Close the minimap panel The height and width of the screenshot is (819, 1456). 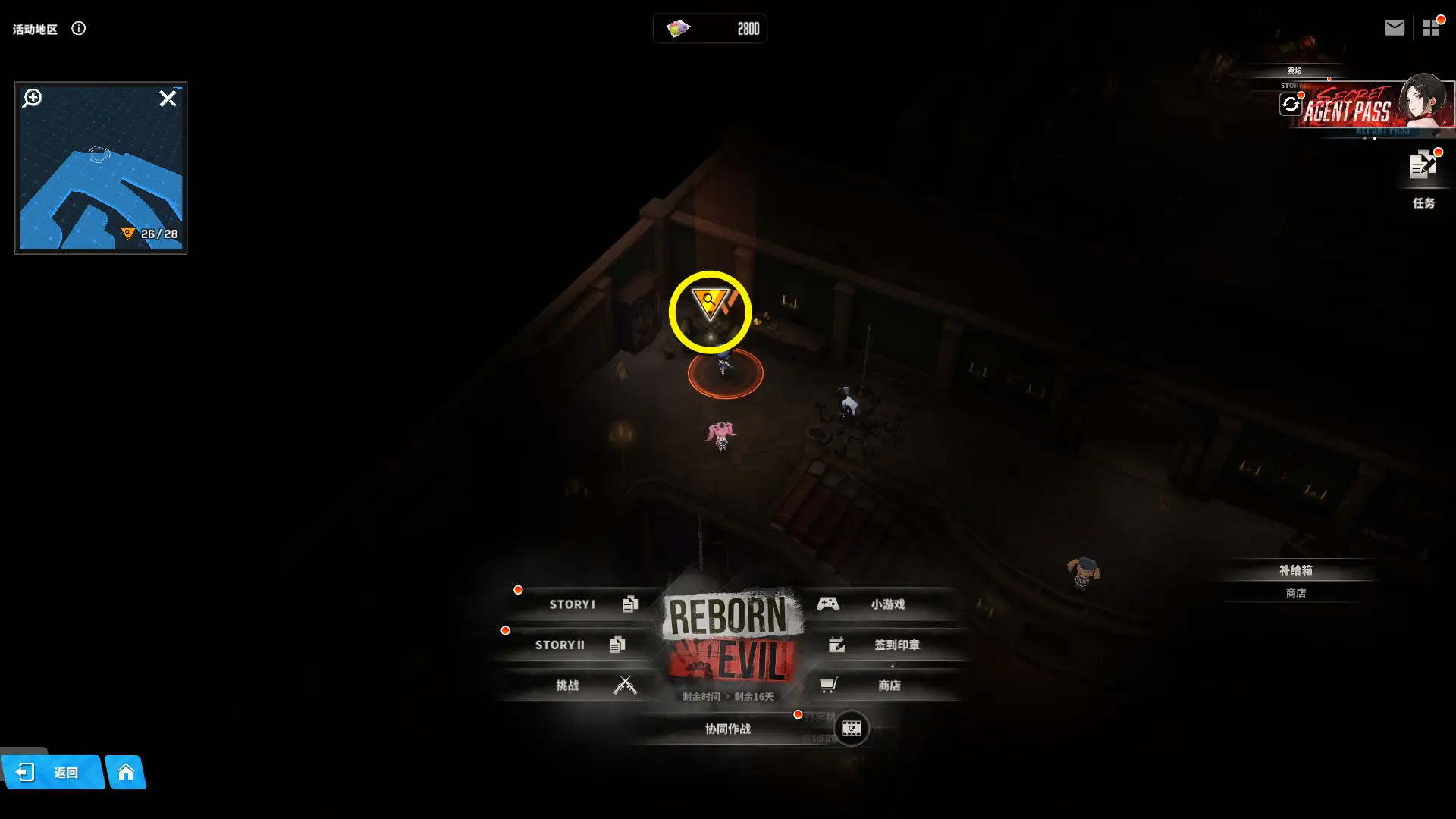point(168,99)
